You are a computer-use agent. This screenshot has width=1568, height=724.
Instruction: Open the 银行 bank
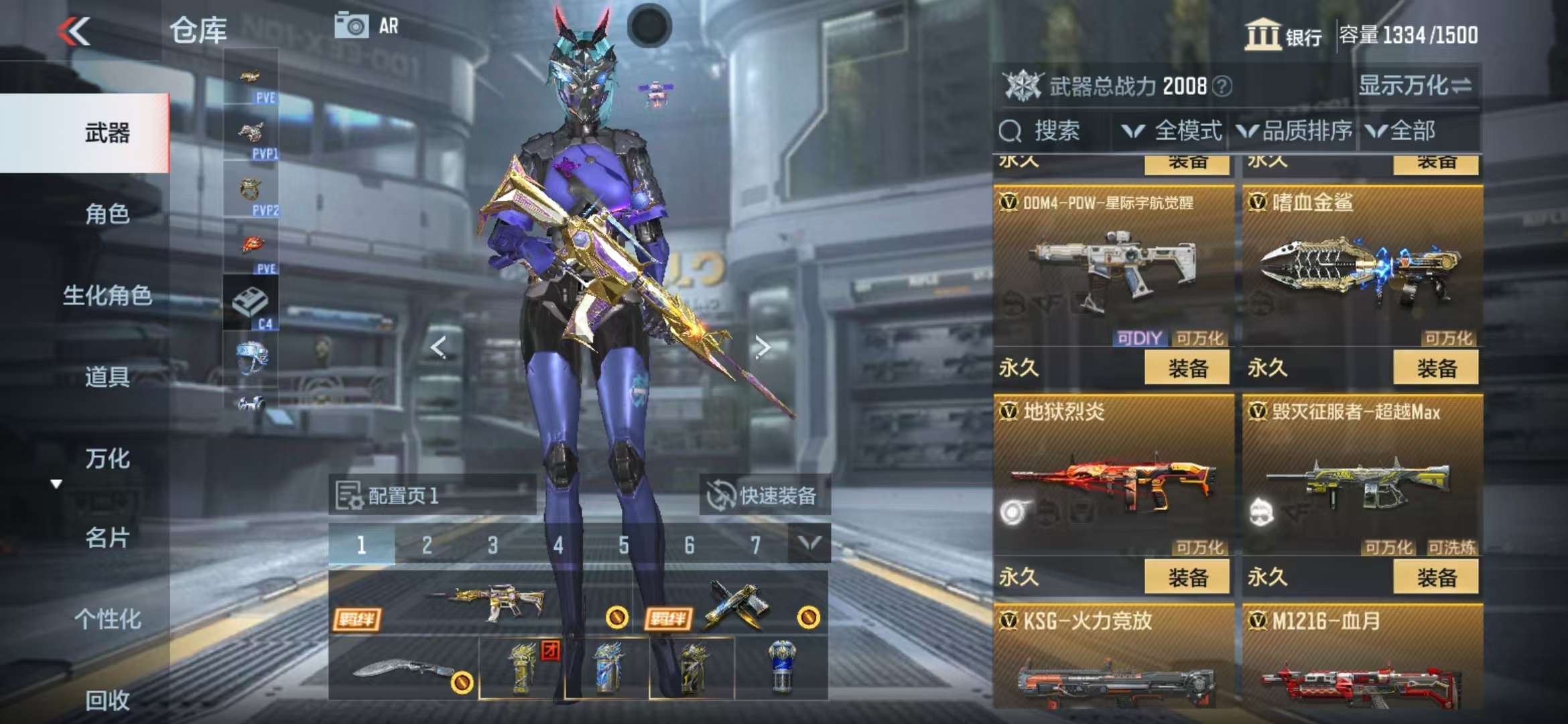pos(1283,35)
